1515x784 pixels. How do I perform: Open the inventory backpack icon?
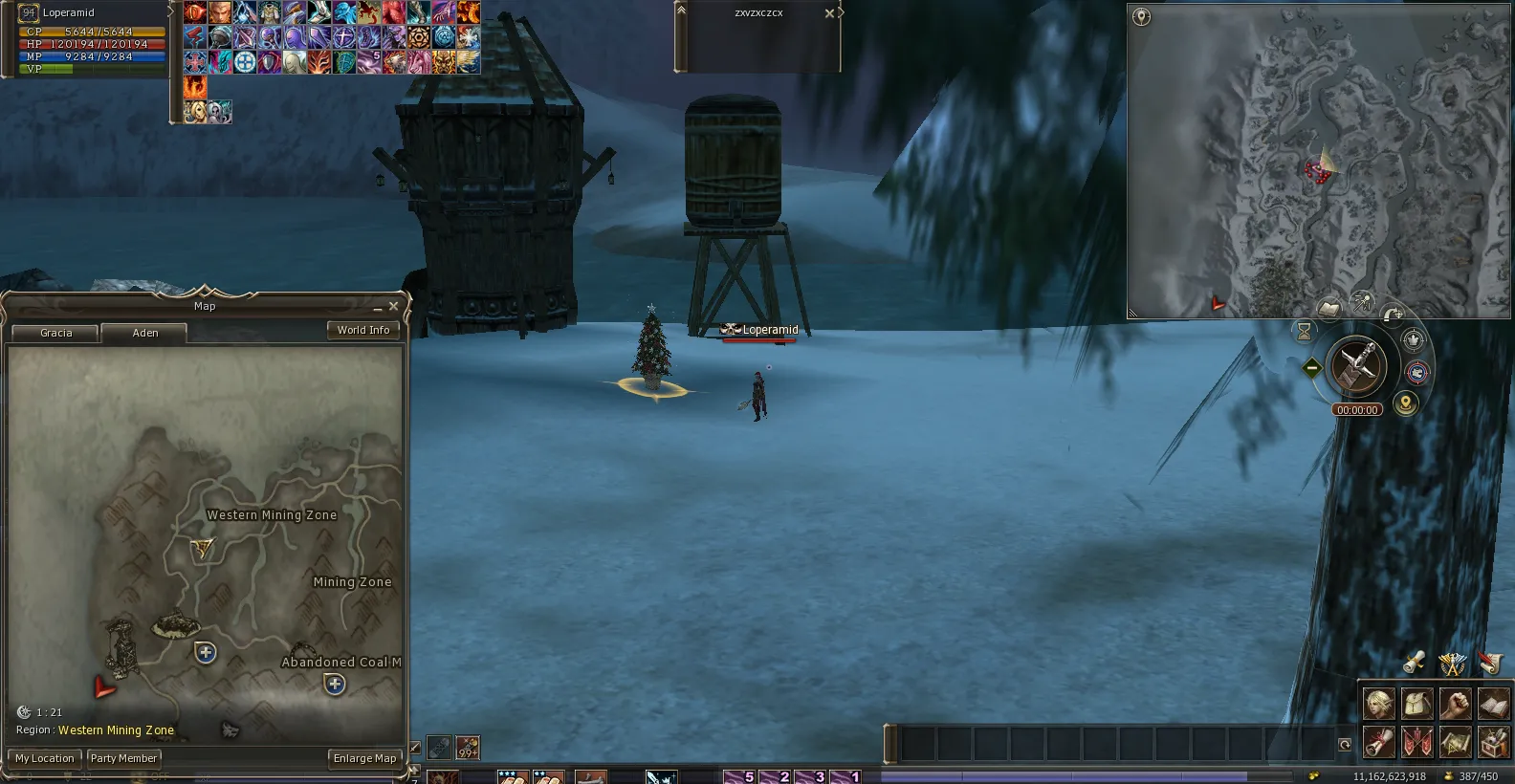point(1416,703)
